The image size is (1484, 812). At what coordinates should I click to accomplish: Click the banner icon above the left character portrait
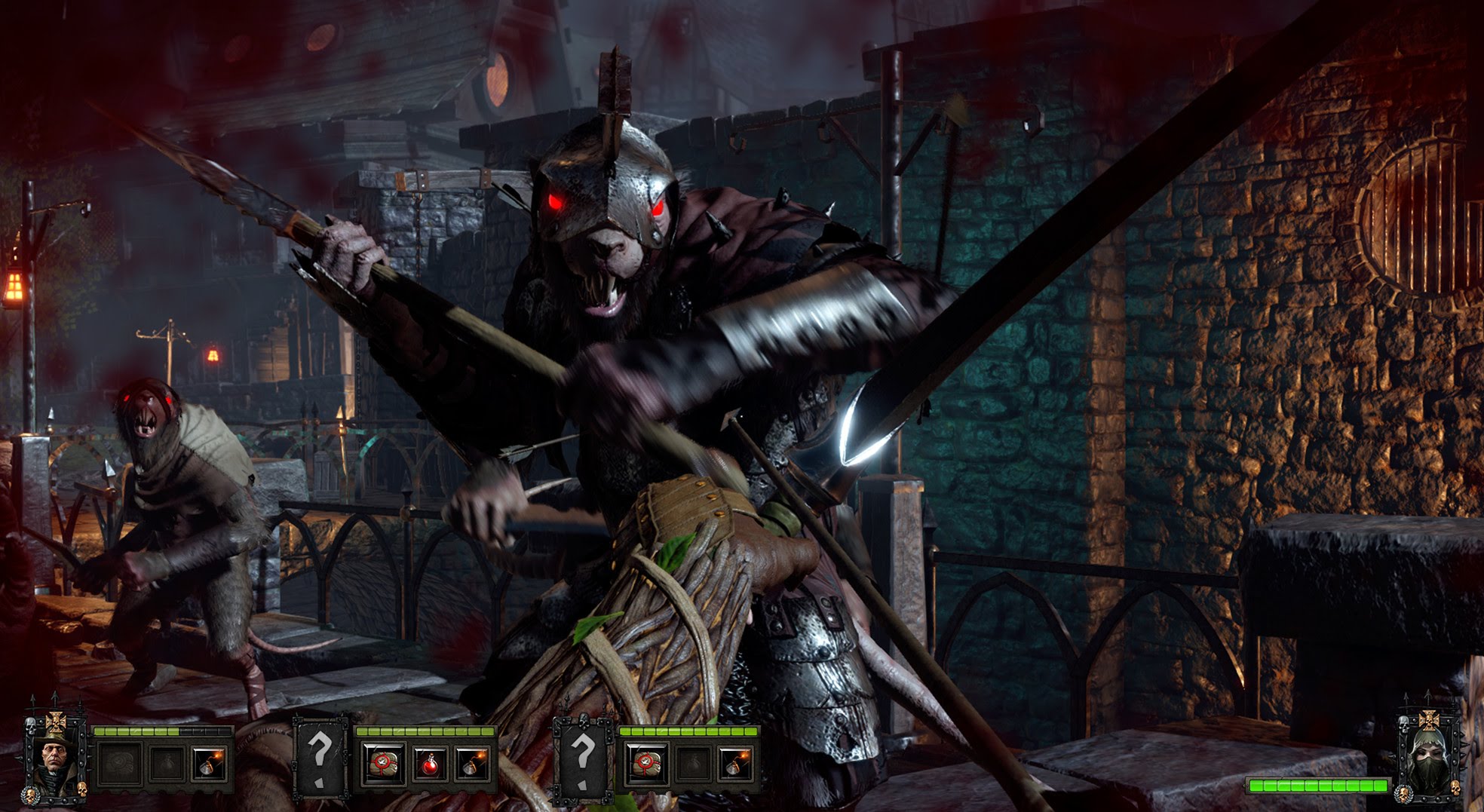pyautogui.click(x=54, y=722)
